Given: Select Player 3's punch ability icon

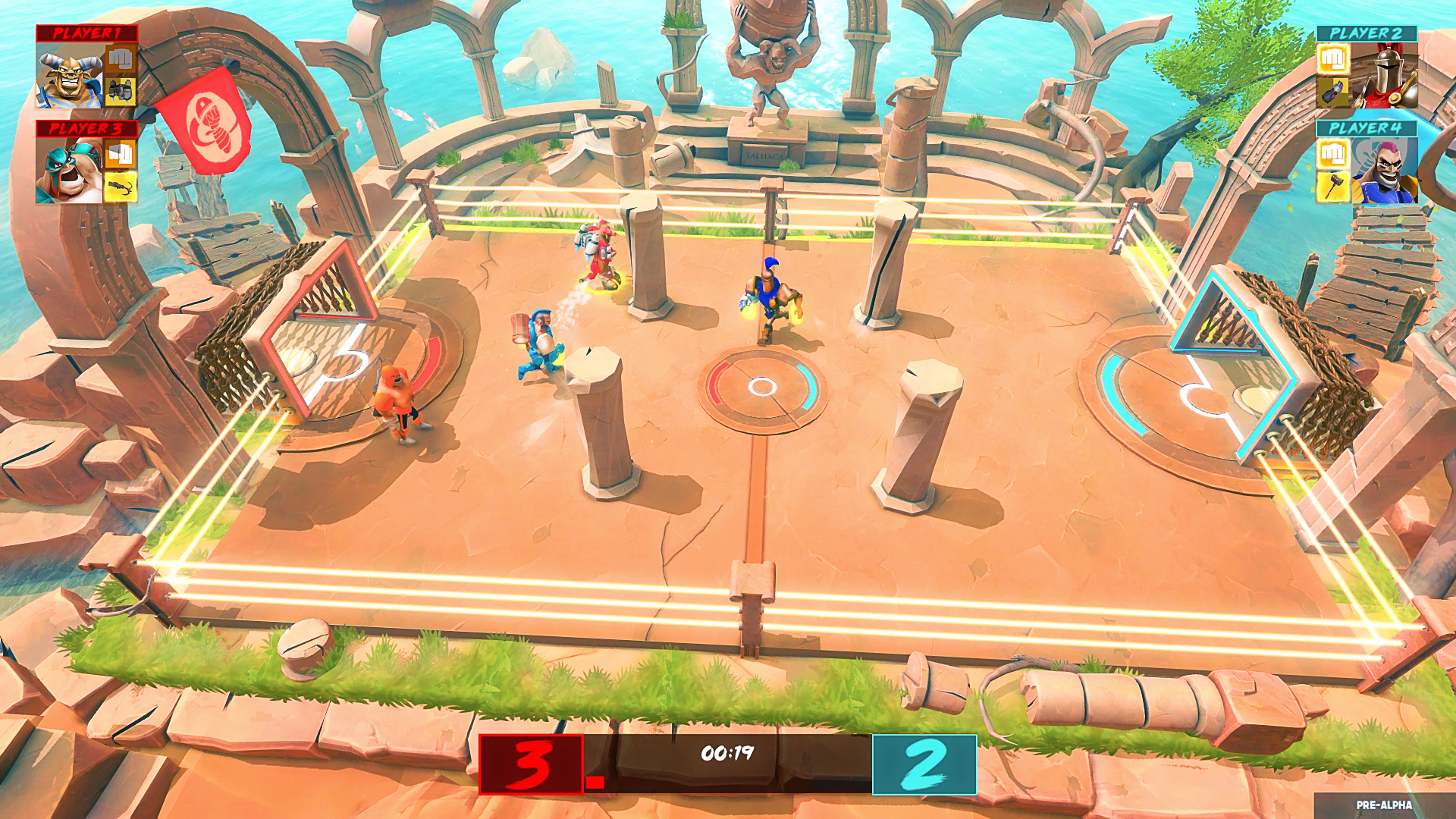Looking at the screenshot, I should (x=120, y=153).
